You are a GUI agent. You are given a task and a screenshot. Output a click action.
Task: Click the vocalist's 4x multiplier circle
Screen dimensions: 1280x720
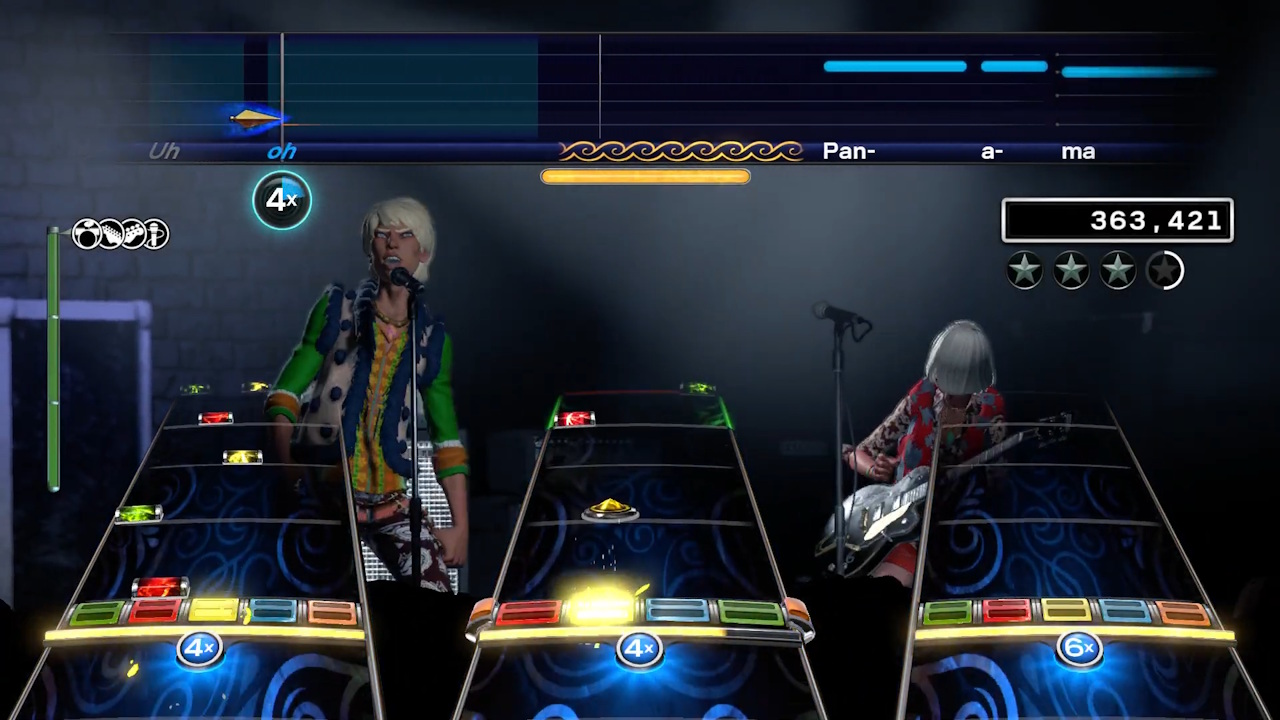tap(281, 200)
